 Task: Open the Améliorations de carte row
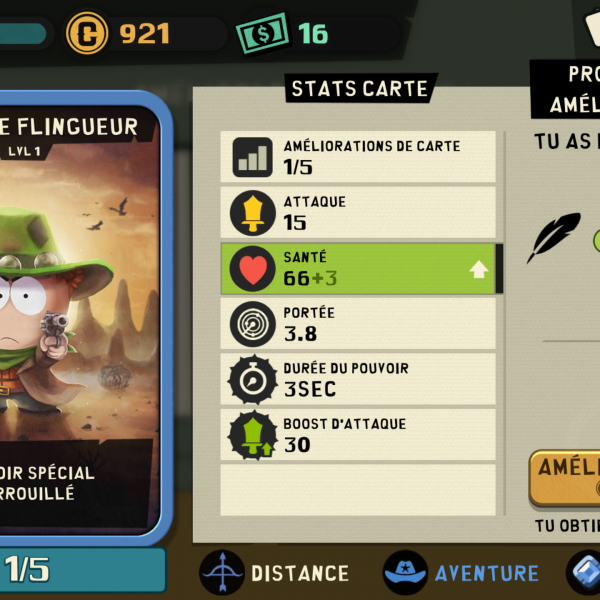tap(360, 156)
